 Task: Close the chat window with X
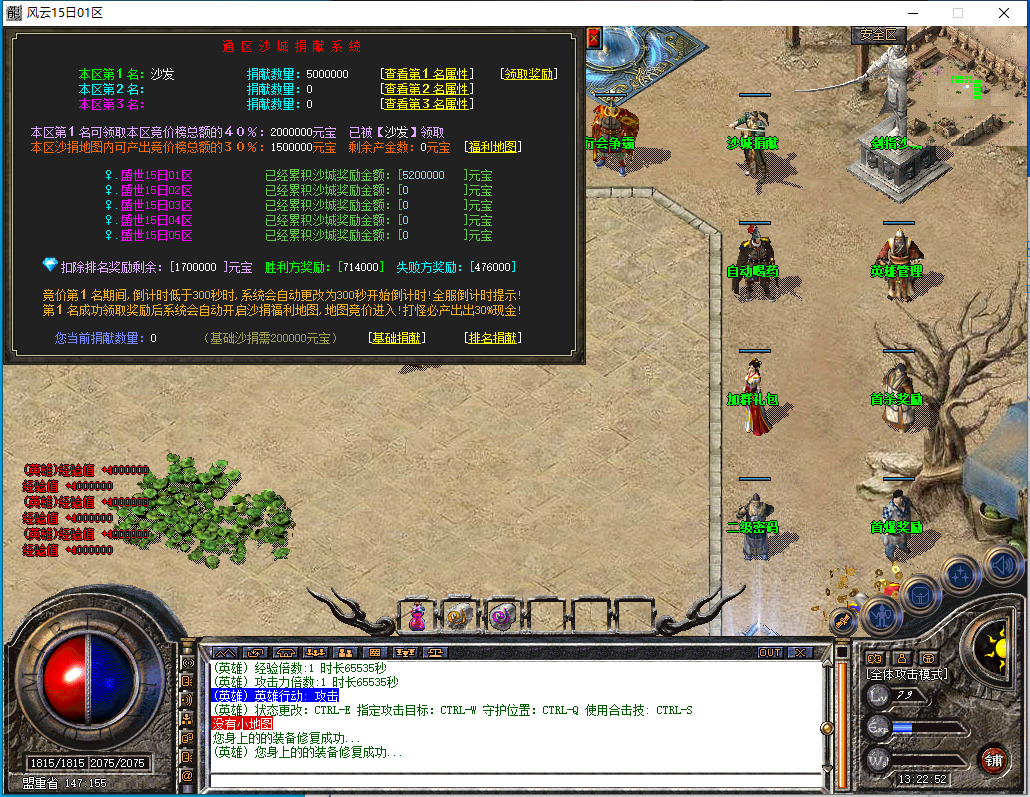click(x=799, y=652)
